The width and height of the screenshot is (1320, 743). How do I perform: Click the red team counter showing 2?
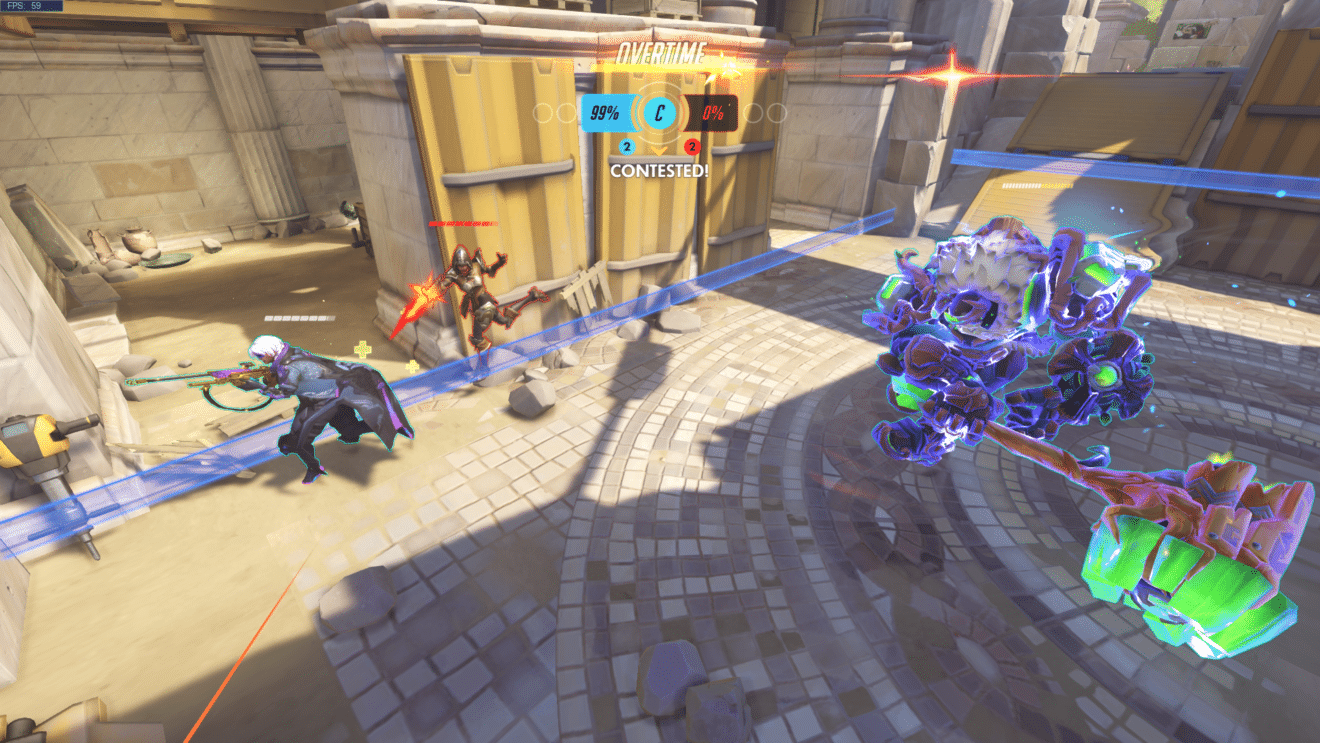[690, 146]
